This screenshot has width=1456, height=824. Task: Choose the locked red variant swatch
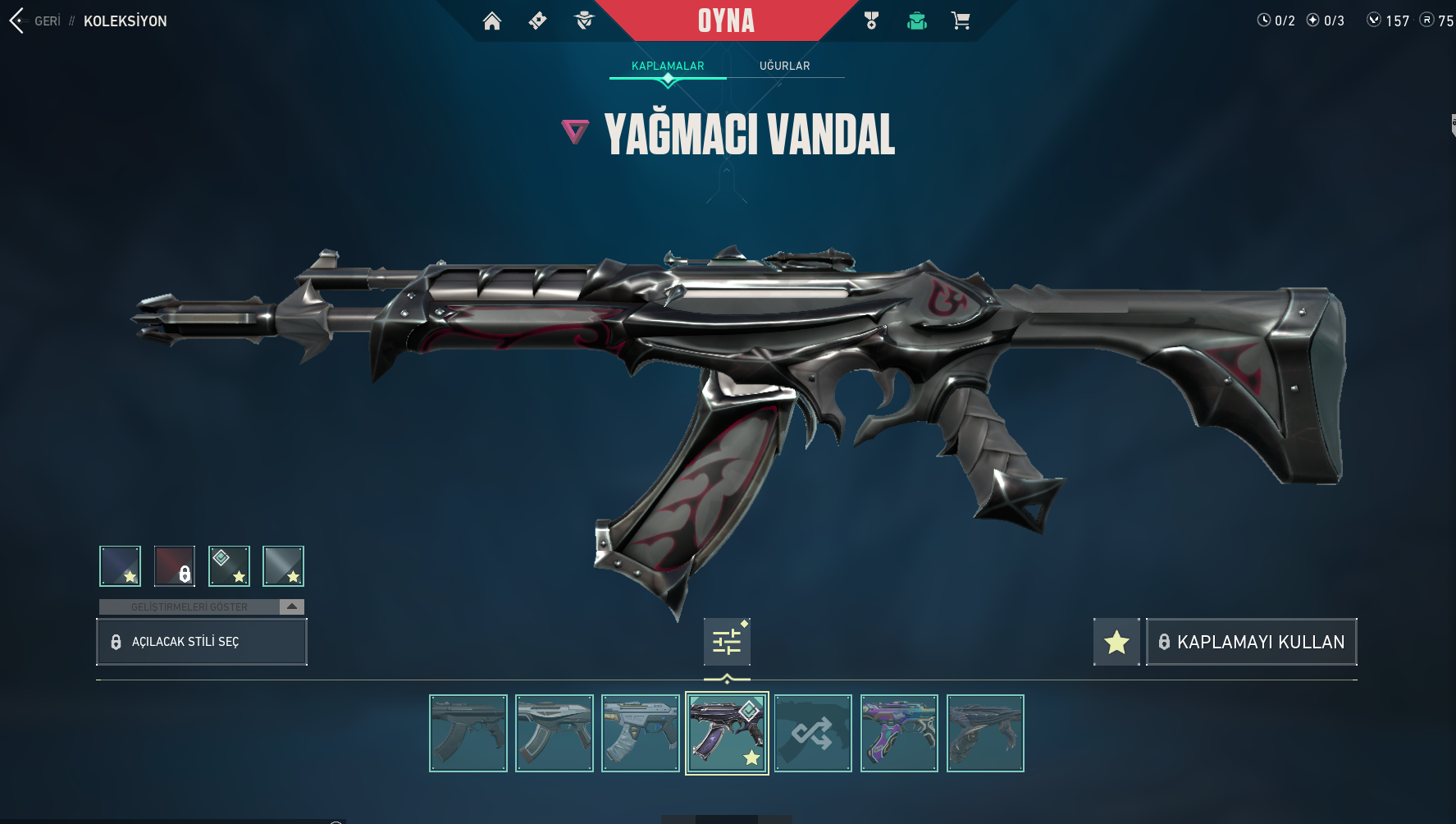tap(175, 565)
